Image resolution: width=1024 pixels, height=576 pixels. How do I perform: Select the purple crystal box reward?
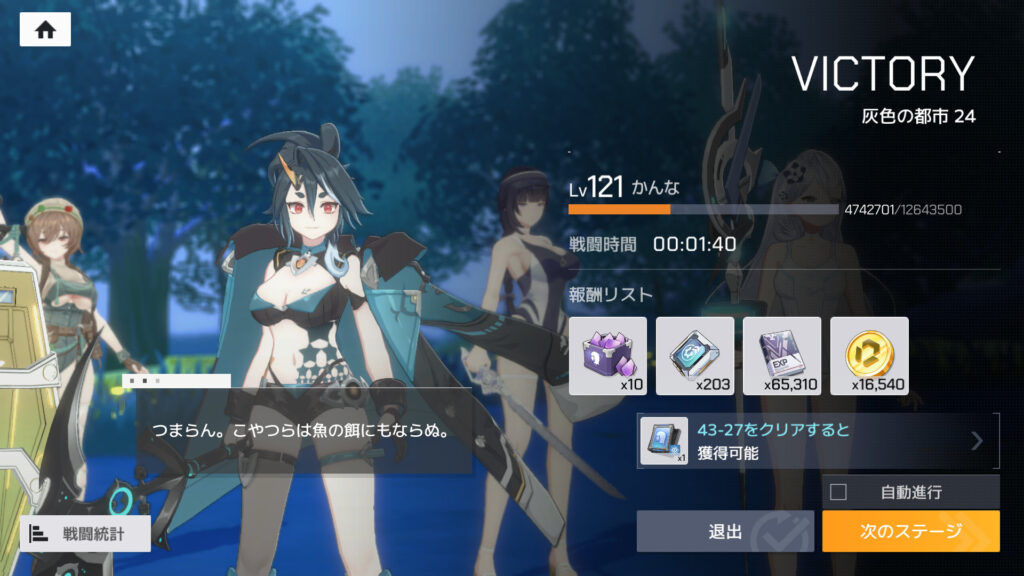(607, 356)
